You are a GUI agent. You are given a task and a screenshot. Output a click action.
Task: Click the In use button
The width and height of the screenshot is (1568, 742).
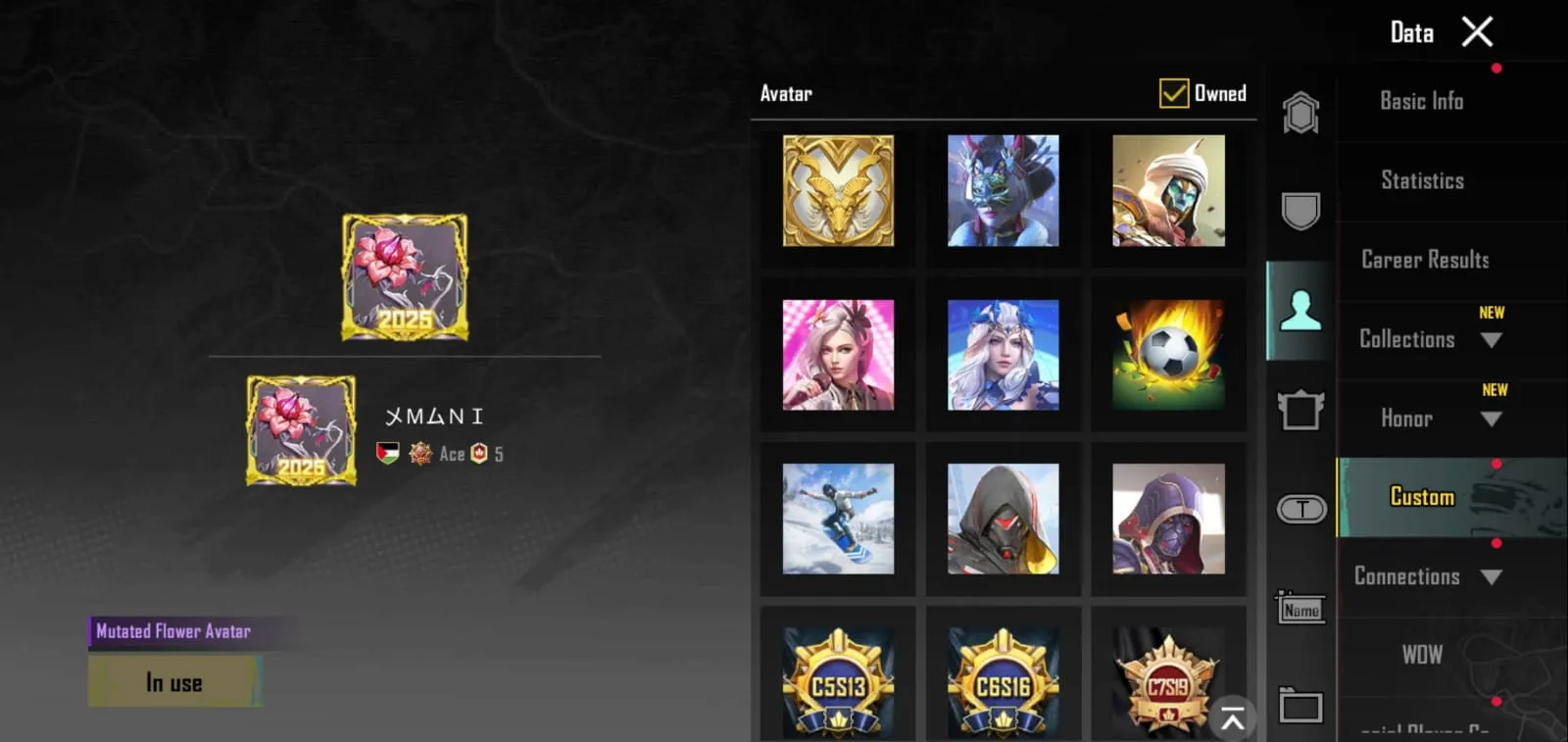click(174, 681)
